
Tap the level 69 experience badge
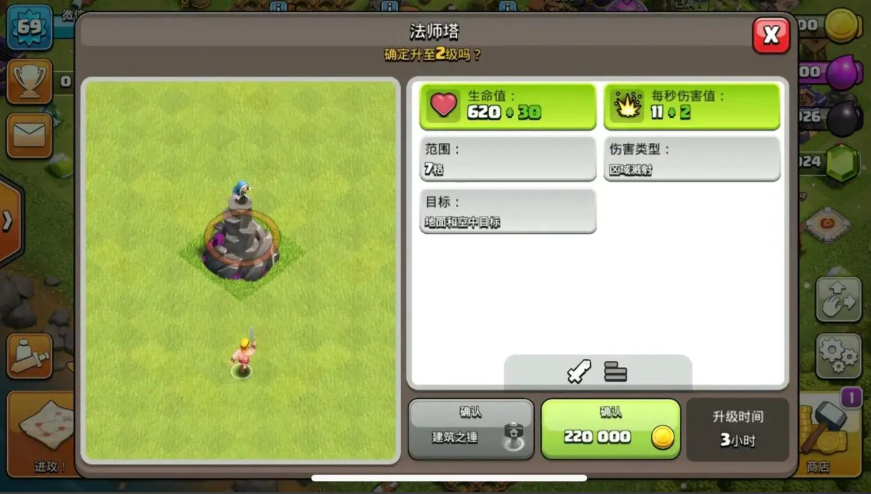click(29, 27)
